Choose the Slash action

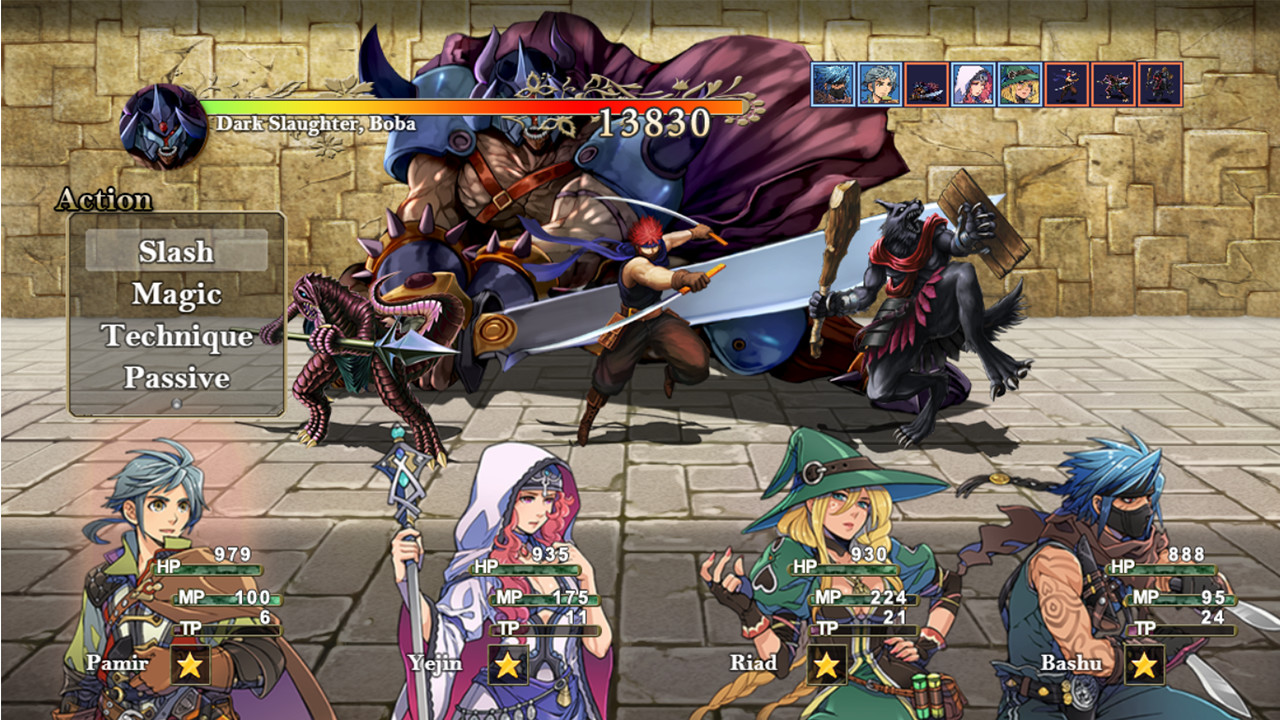point(176,251)
